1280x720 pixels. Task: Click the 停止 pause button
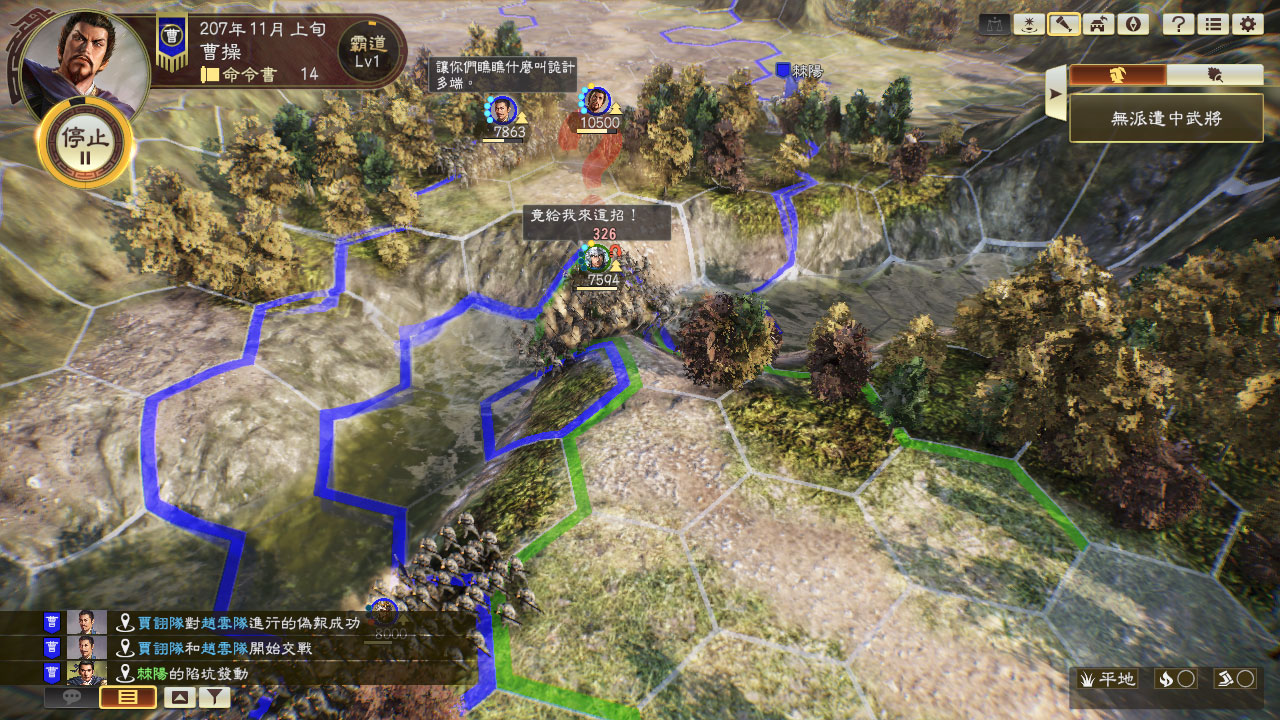(x=84, y=143)
